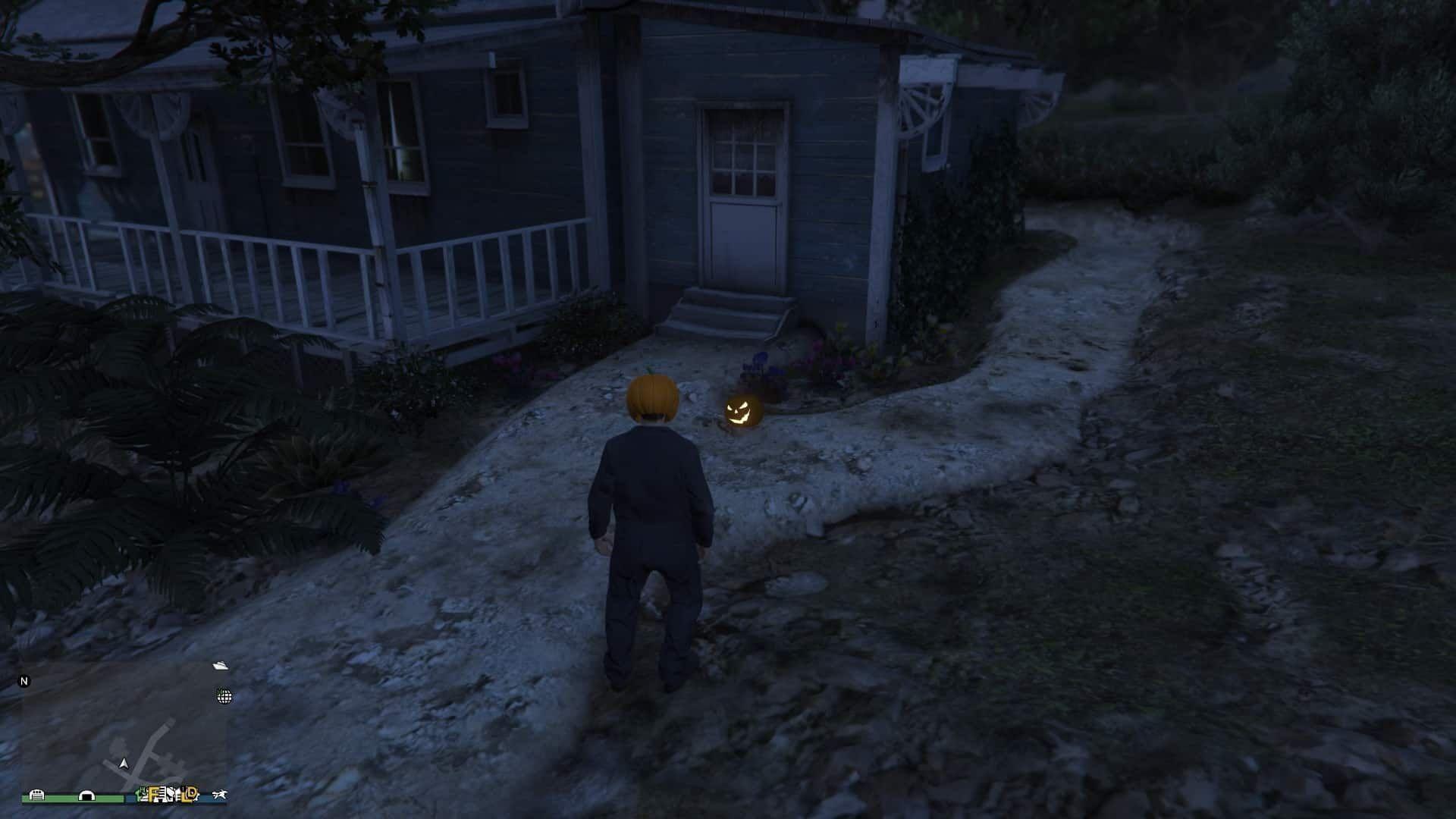This screenshot has width=1456, height=819.
Task: Select the globe-patterned map blip
Action: [x=224, y=697]
